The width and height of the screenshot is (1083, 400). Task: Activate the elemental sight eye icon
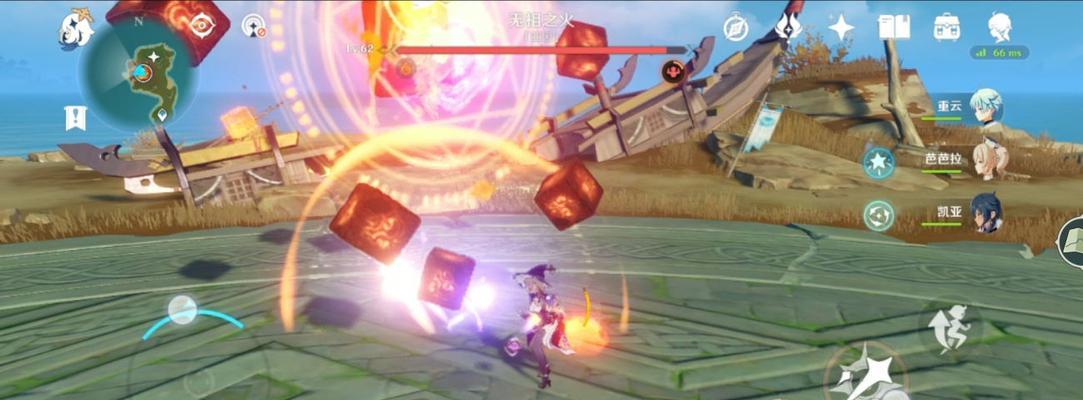point(203,25)
